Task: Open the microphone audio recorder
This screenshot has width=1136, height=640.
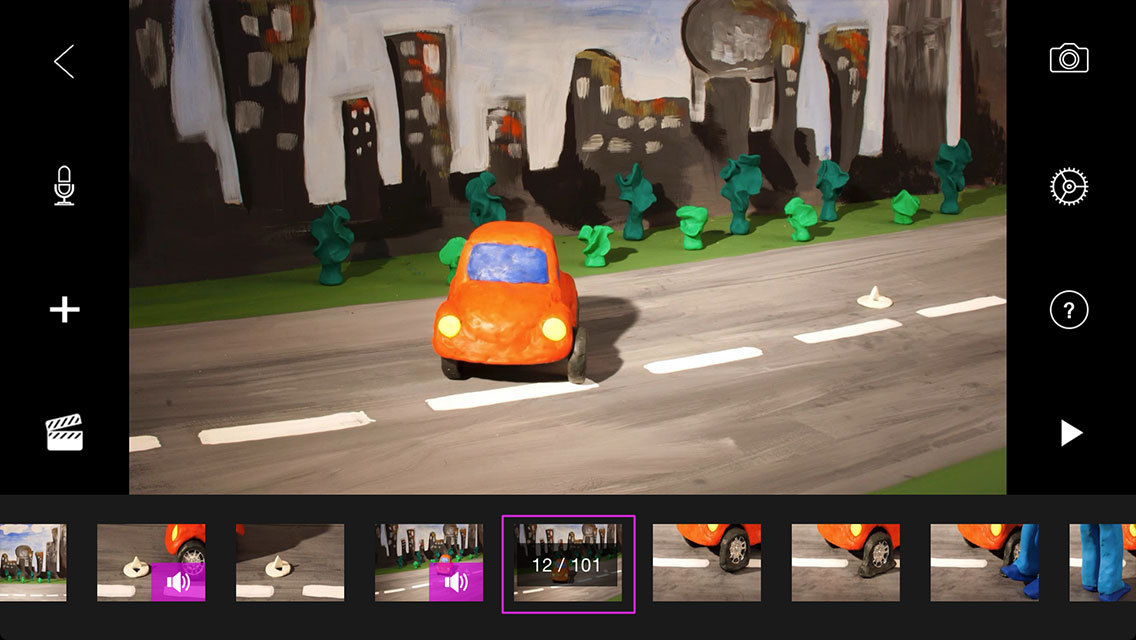Action: 64,186
